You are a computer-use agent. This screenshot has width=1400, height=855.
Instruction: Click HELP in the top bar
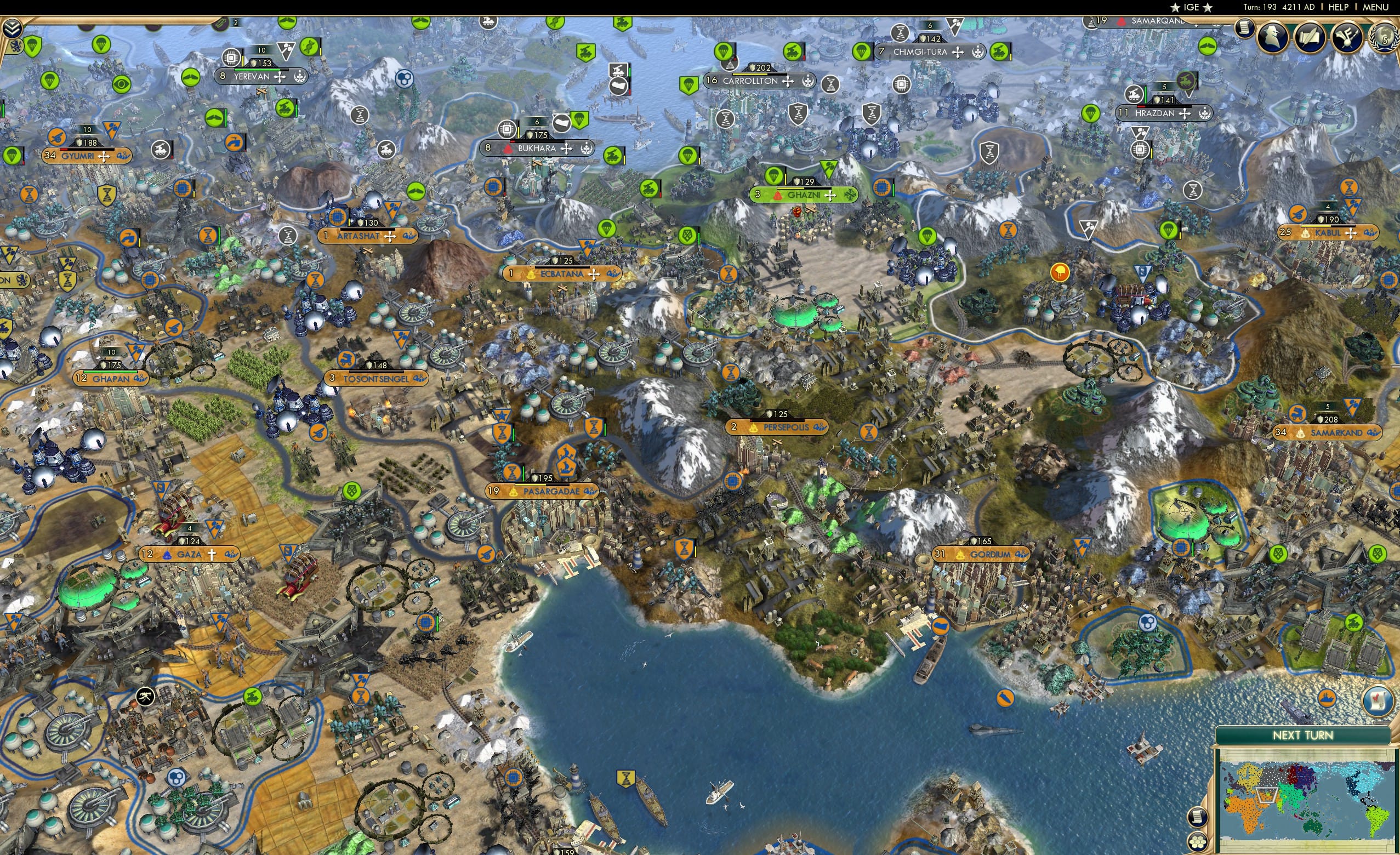[1339, 7]
